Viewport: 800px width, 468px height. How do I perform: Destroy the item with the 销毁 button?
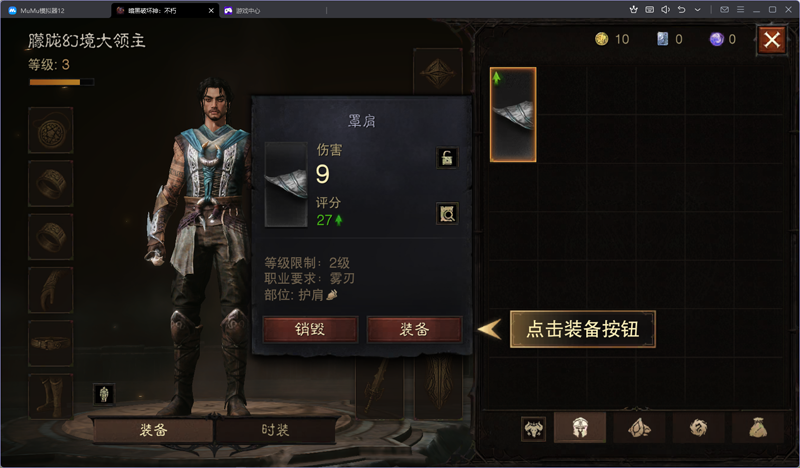pos(309,330)
